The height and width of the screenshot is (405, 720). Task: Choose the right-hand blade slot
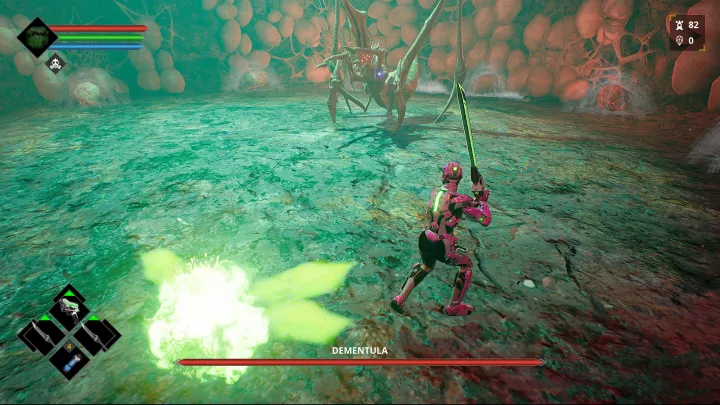(97, 334)
